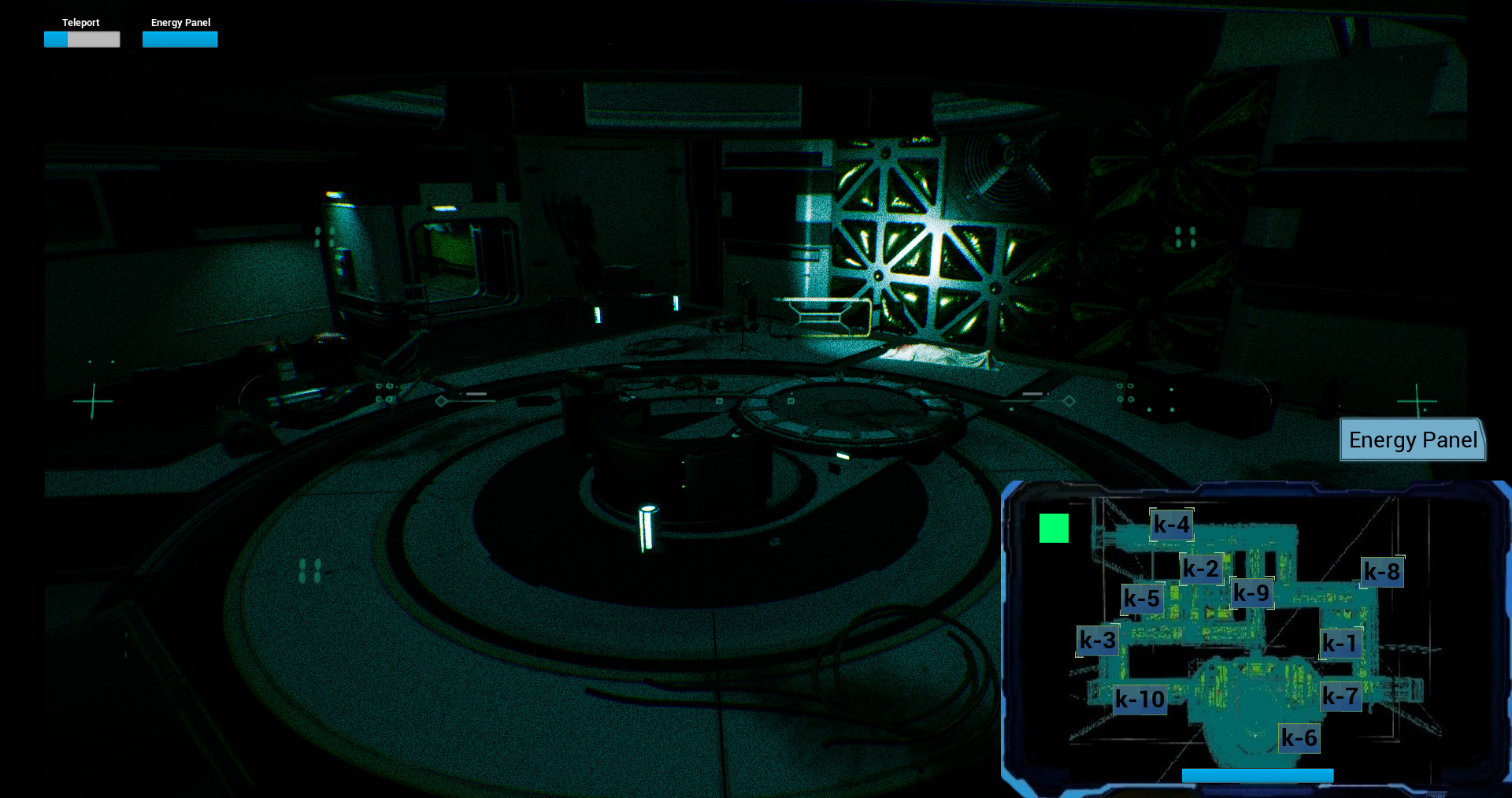Select teleport marker k-2 on the map

(x=1200, y=569)
